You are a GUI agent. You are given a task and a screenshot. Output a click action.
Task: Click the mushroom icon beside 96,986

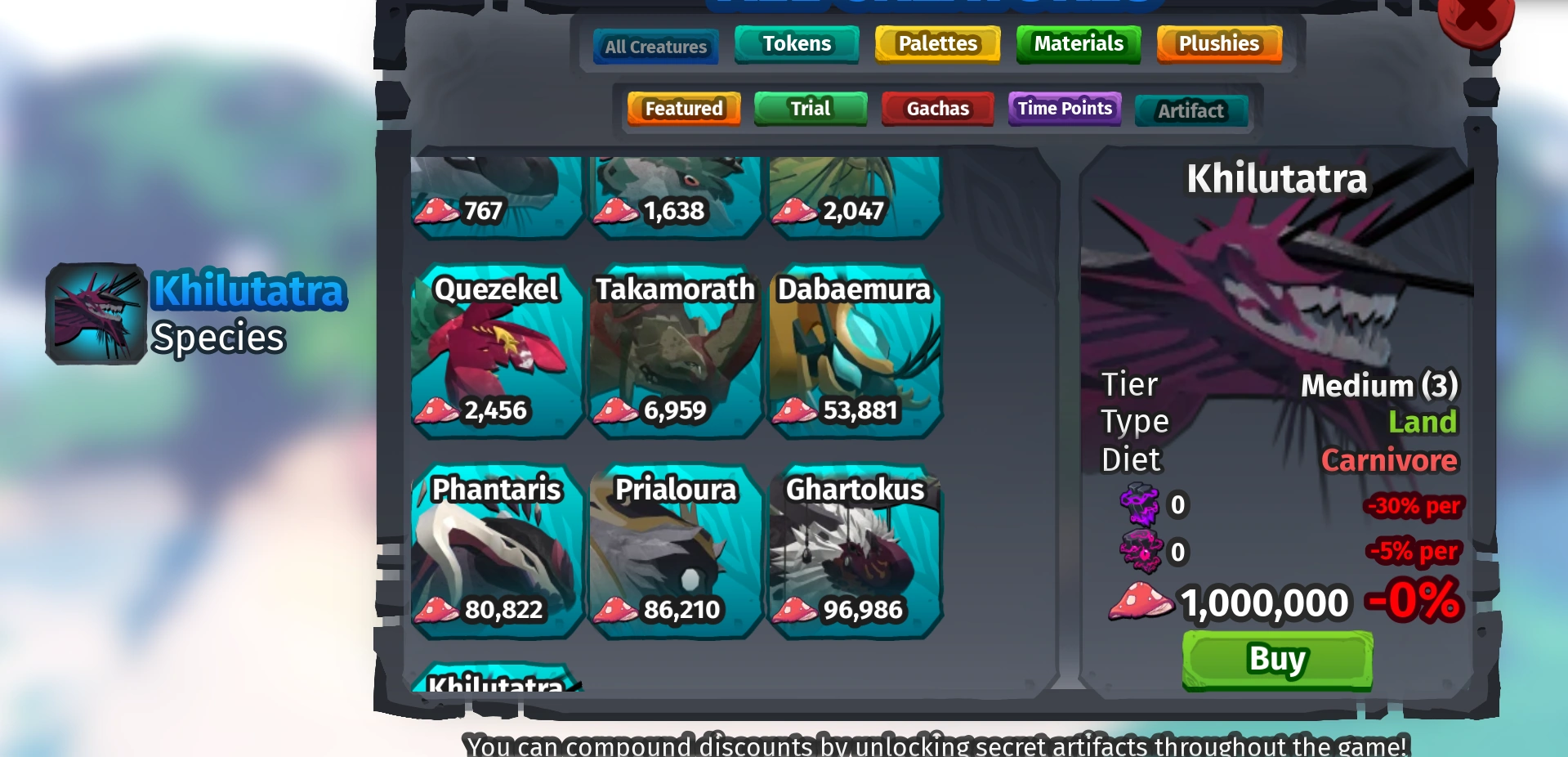tap(797, 609)
